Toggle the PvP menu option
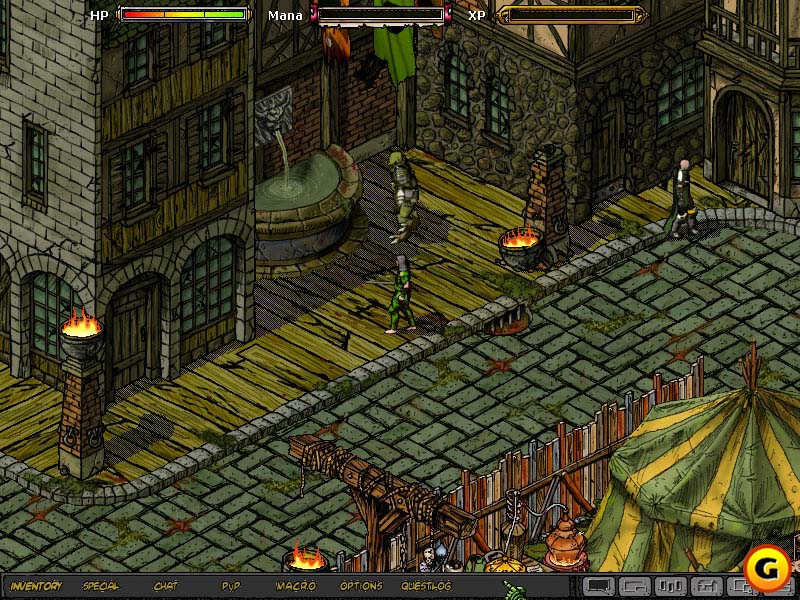The image size is (800, 600). point(231,586)
